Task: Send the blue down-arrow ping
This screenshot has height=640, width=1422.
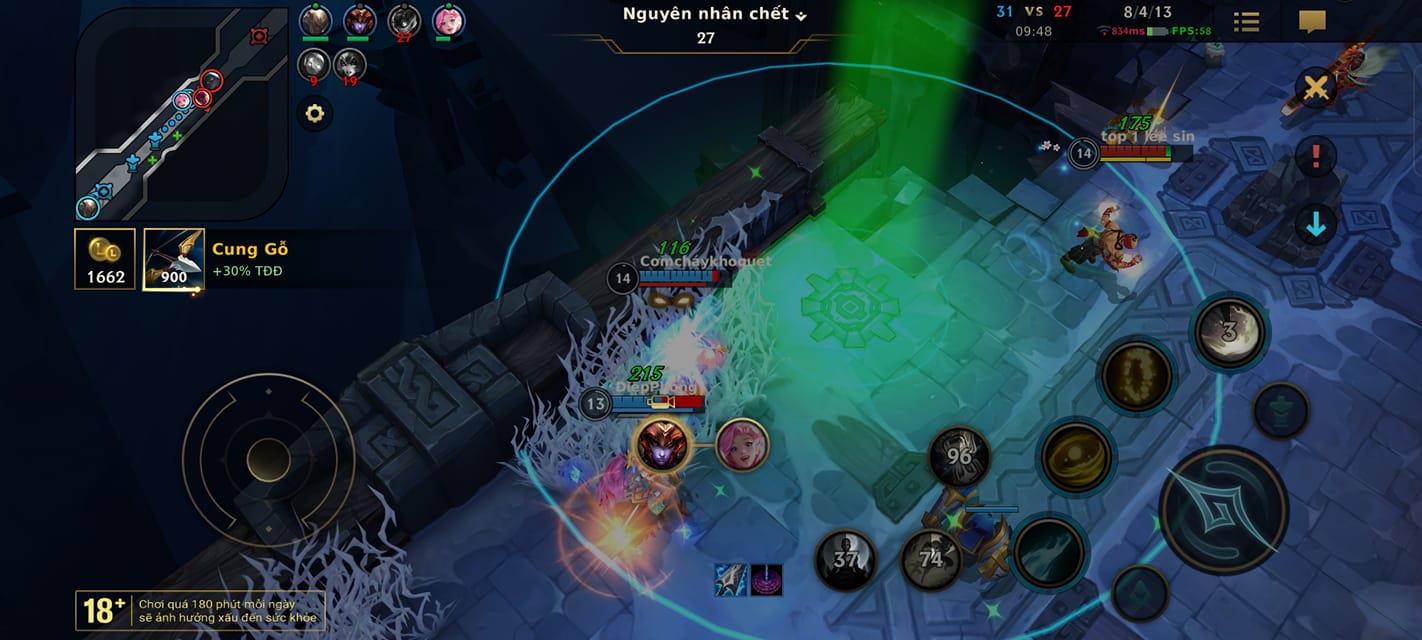Action: [1316, 224]
